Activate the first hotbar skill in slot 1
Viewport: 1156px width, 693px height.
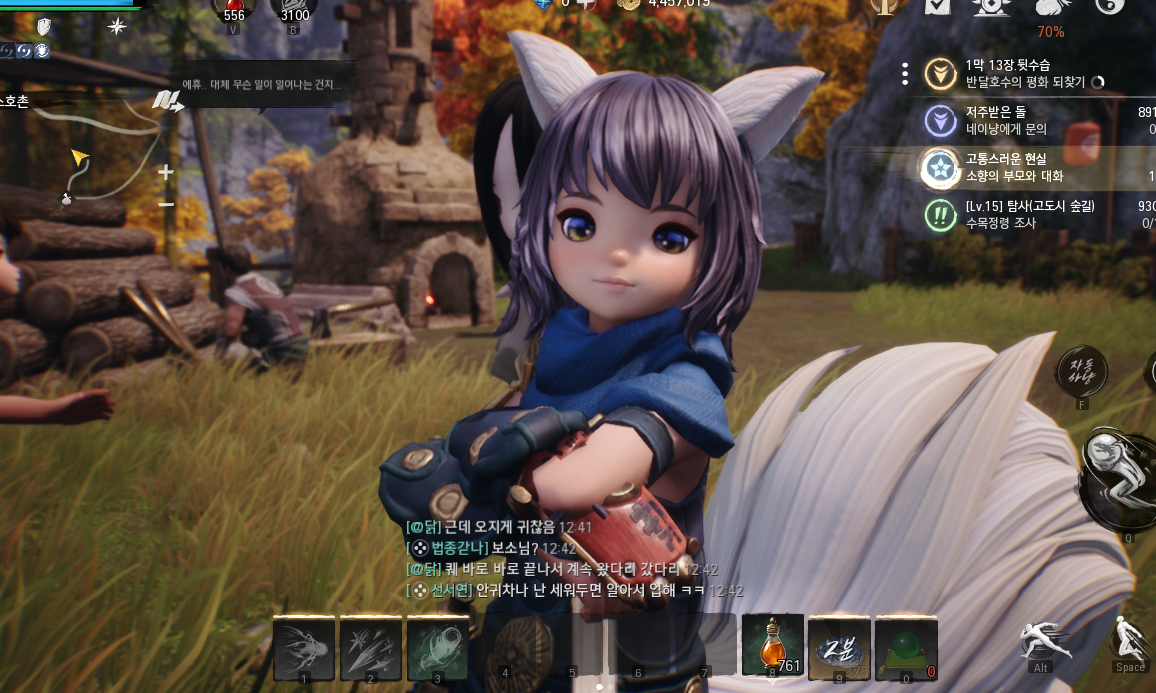coord(304,645)
